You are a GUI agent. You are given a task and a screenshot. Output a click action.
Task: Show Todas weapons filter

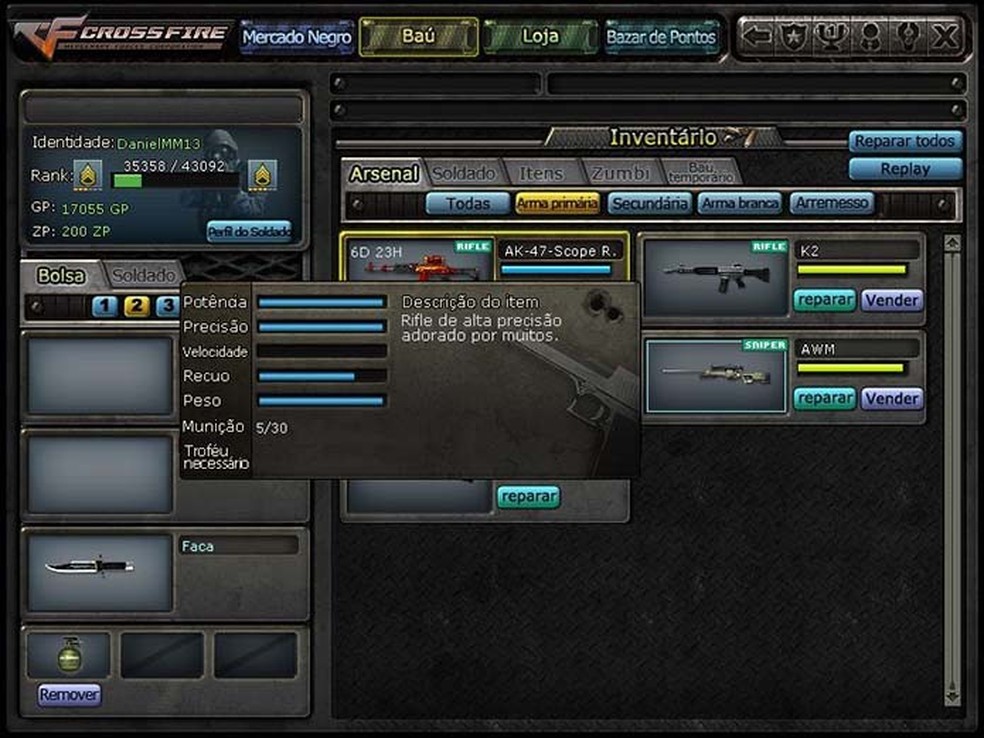[468, 204]
